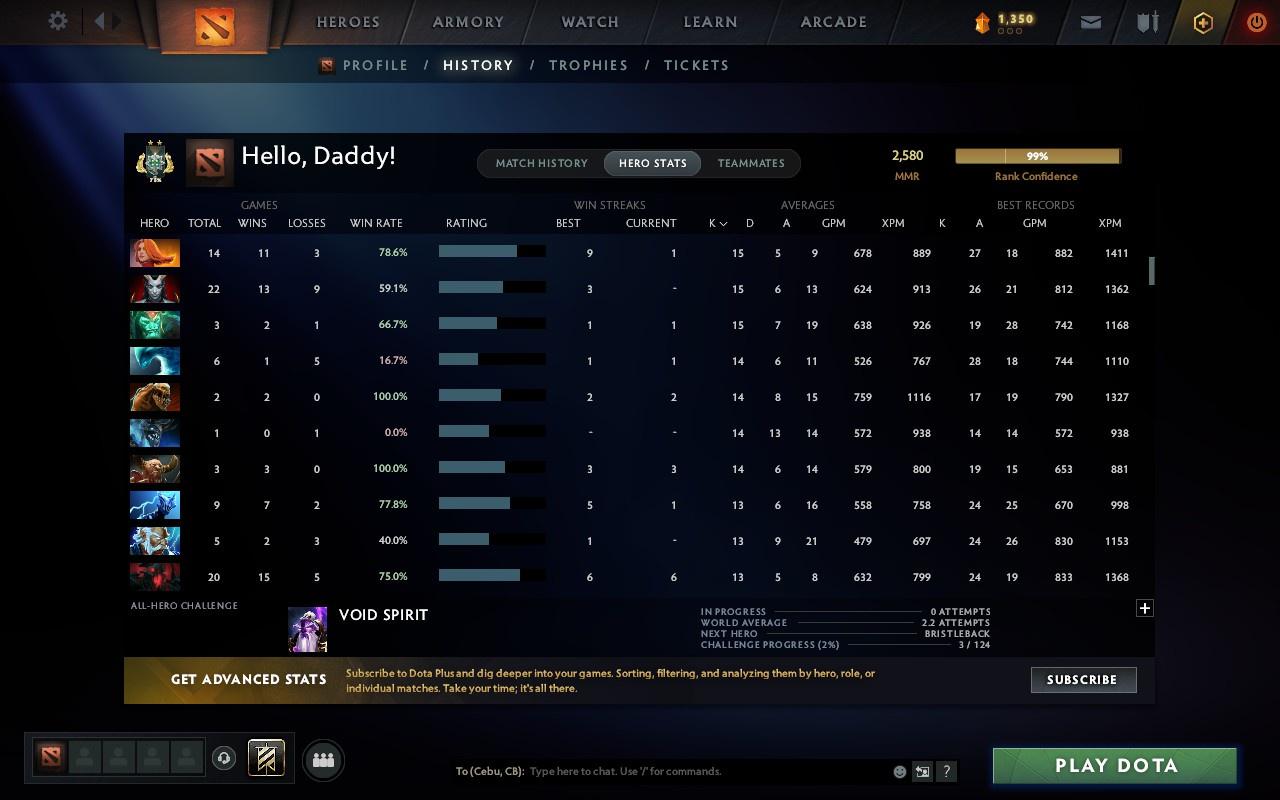The image size is (1280, 800).
Task: Open the Dota Plus hexagon icon
Action: pyautogui.click(x=1203, y=21)
